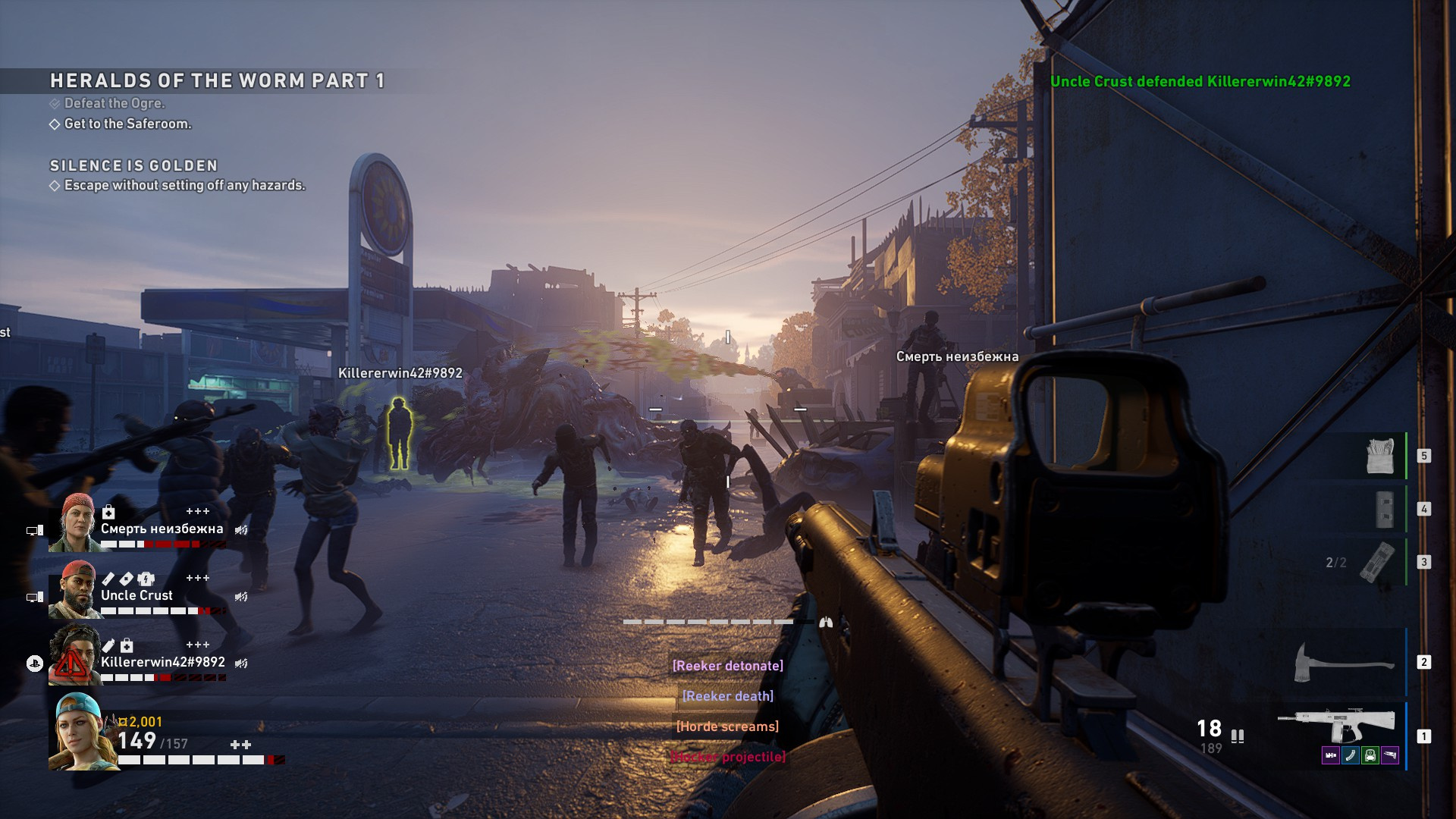Select Uncle Crust's teammate portrait

point(76,590)
